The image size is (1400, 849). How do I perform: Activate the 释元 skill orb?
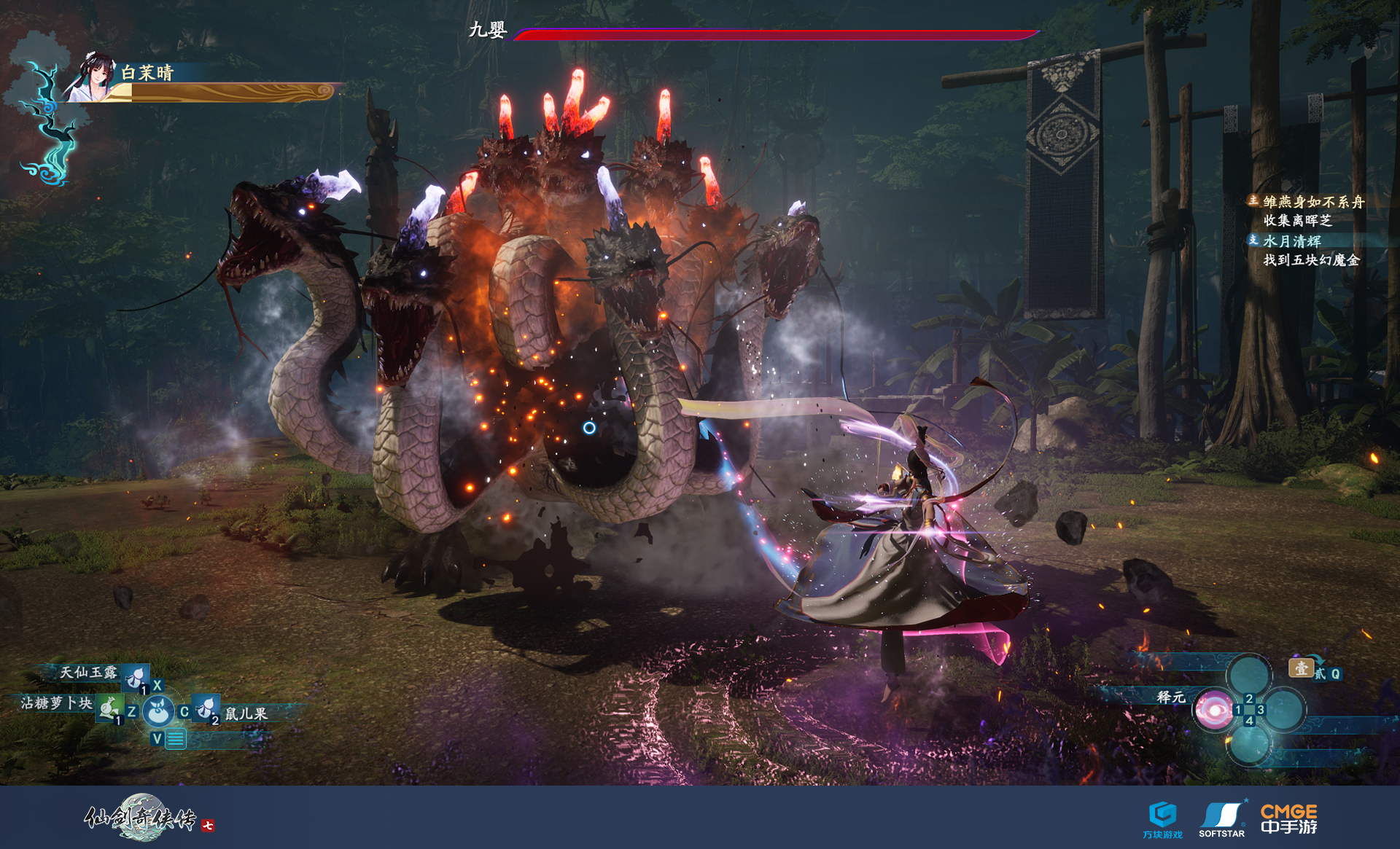click(1213, 709)
